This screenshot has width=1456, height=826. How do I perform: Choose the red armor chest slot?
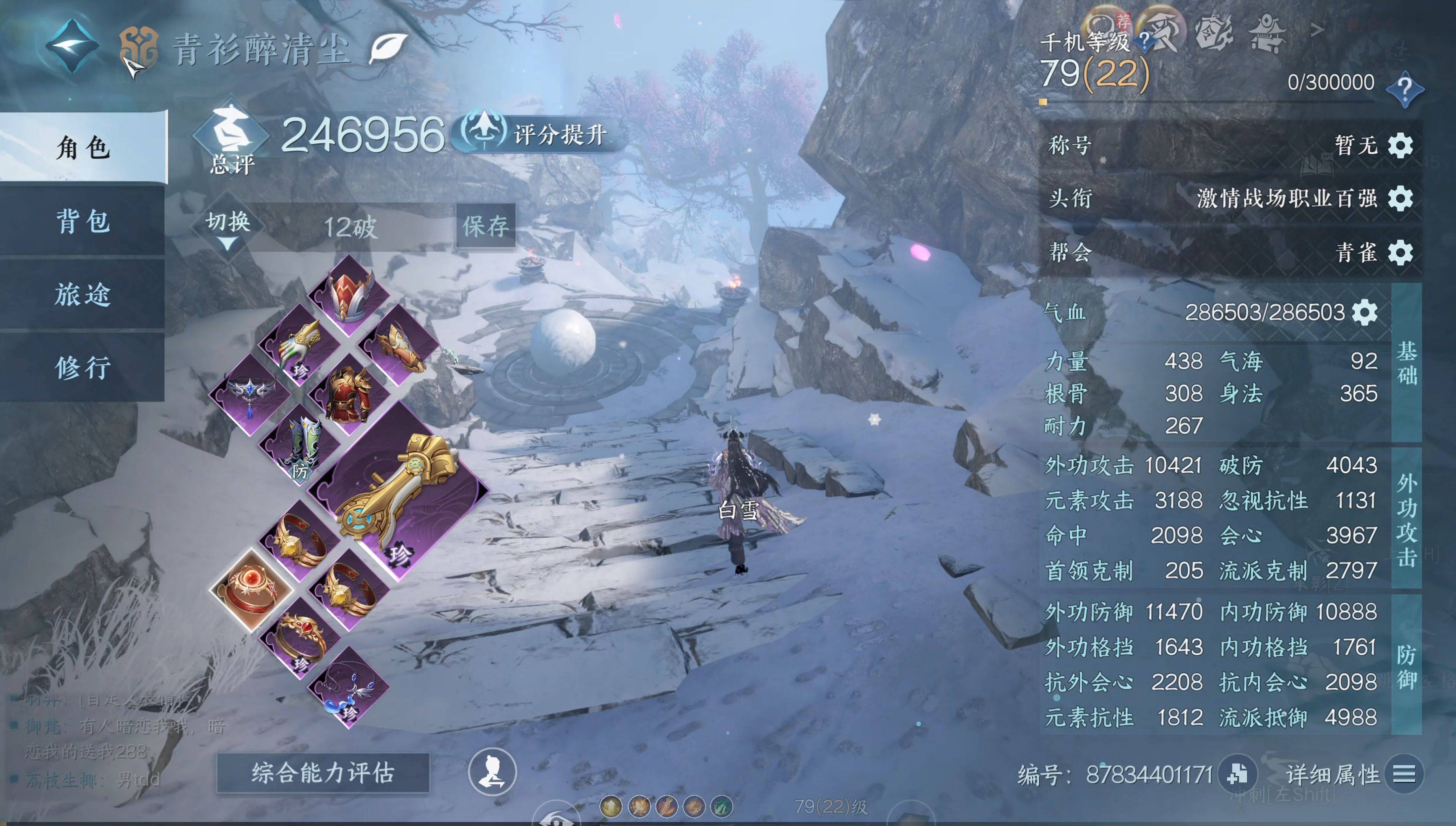(348, 394)
